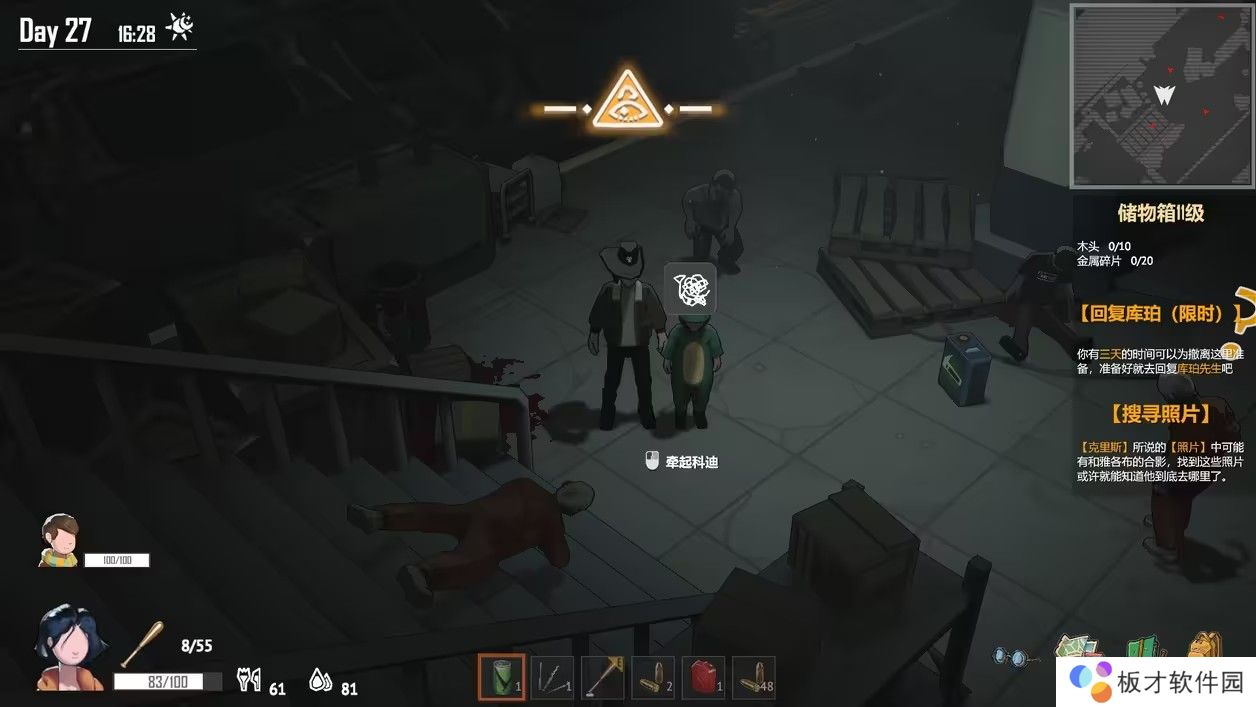Choose the long-handled tool hotbar slot
This screenshot has width=1256, height=707.
pos(602,677)
